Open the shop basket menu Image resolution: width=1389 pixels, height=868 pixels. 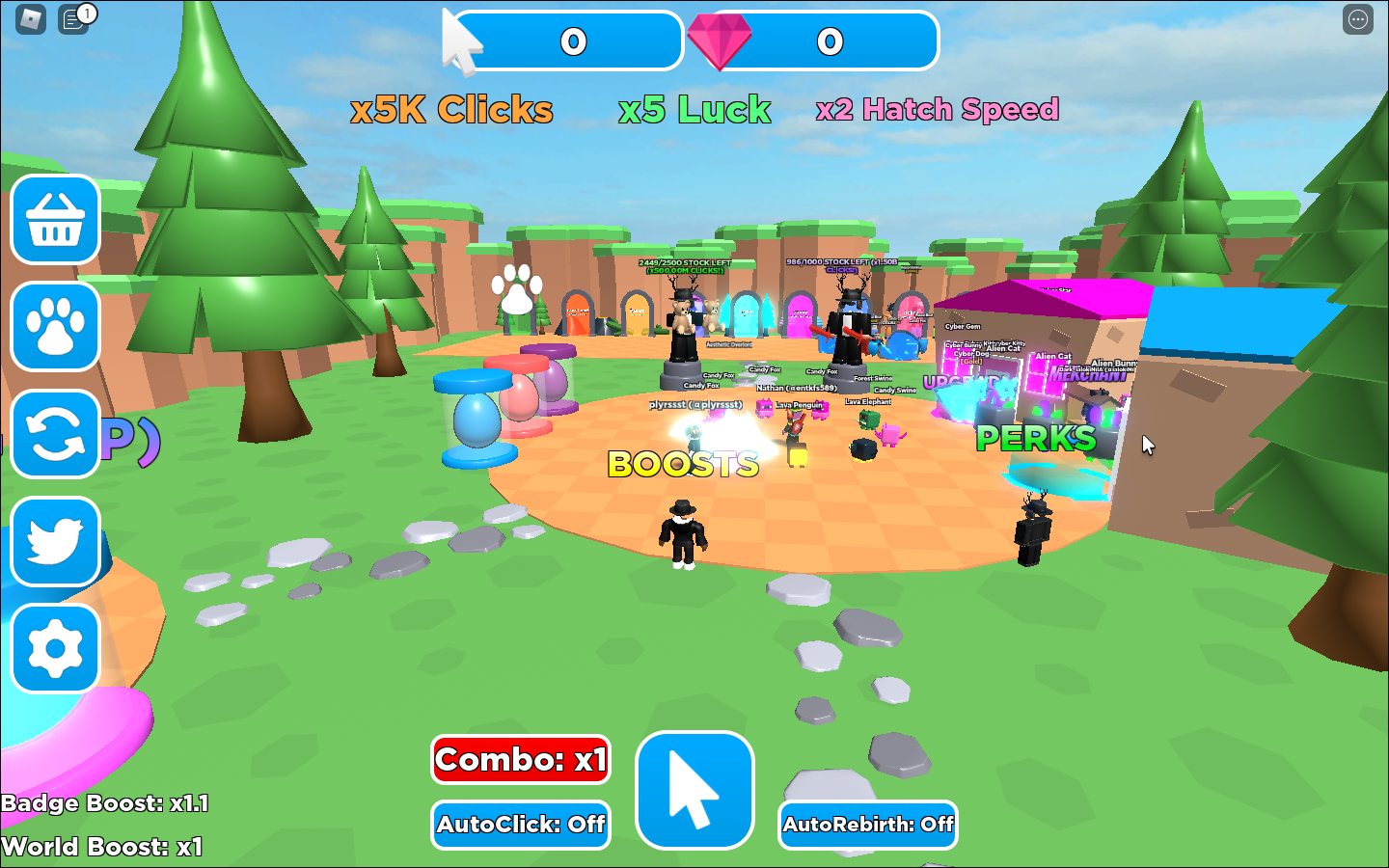[x=56, y=220]
